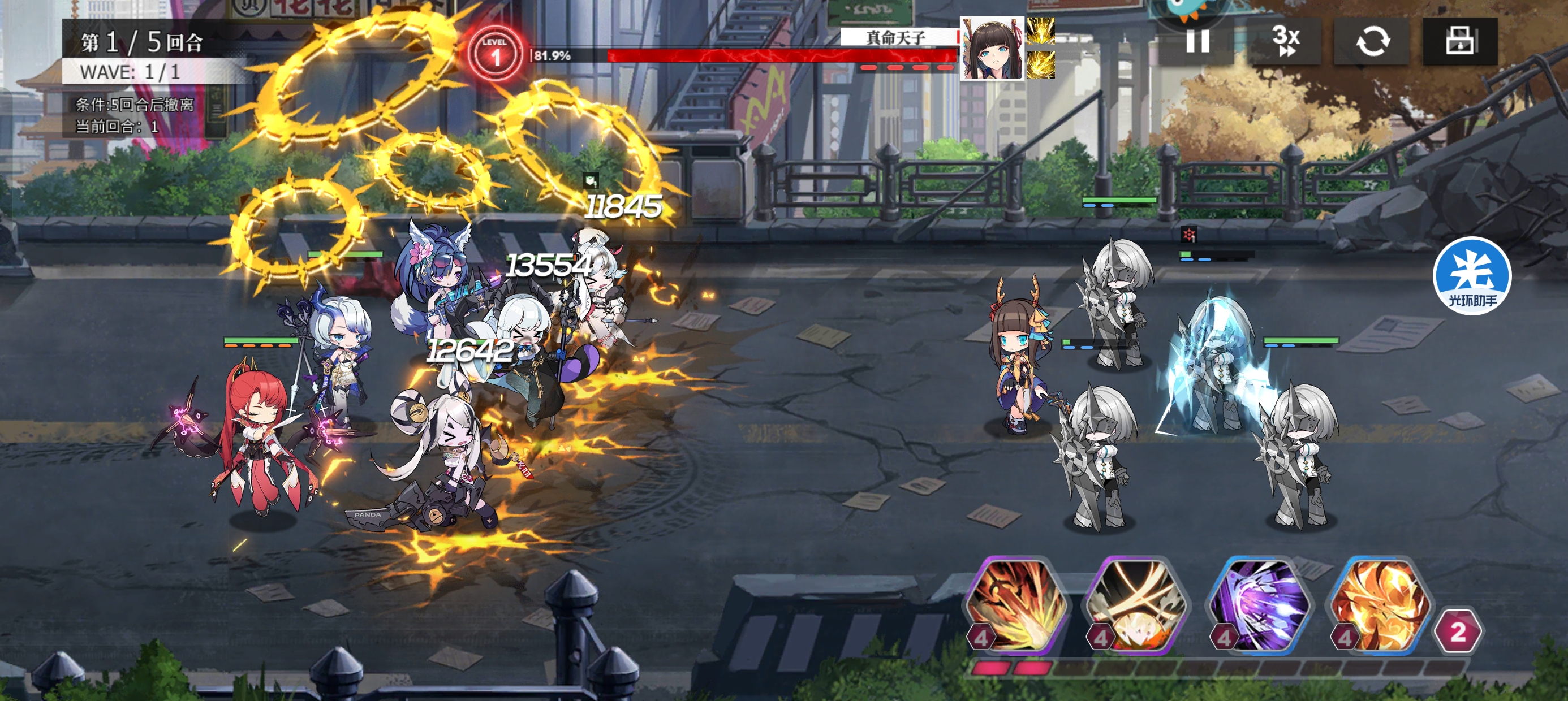Click the save-tray icon button

(1459, 41)
